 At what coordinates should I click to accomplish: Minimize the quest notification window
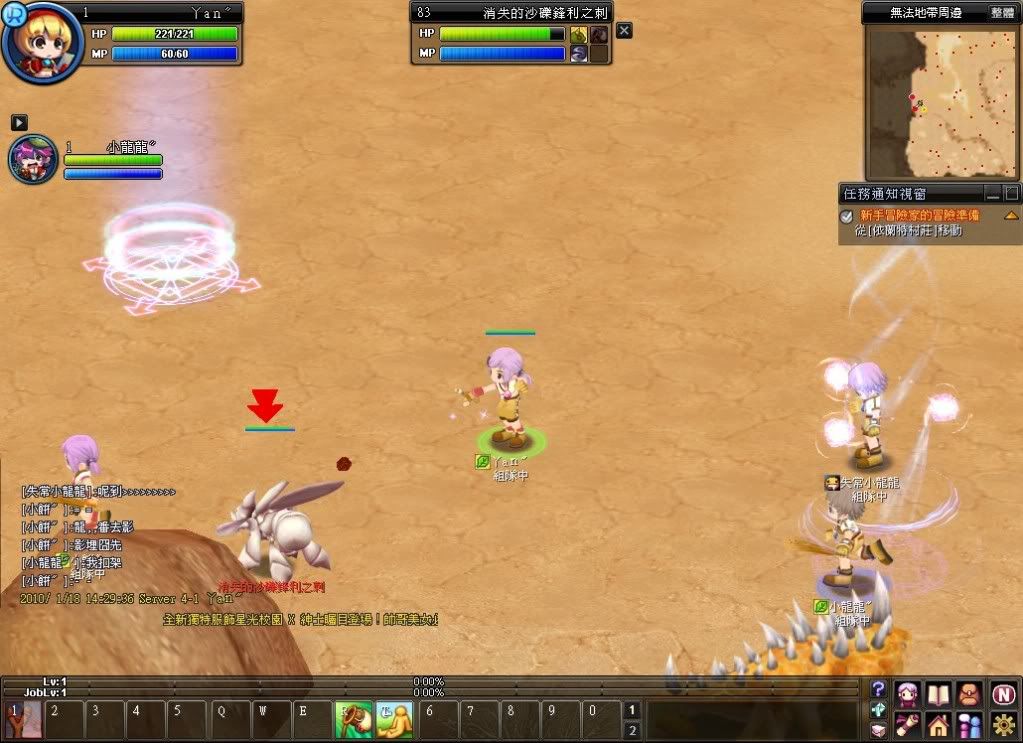pos(993,193)
